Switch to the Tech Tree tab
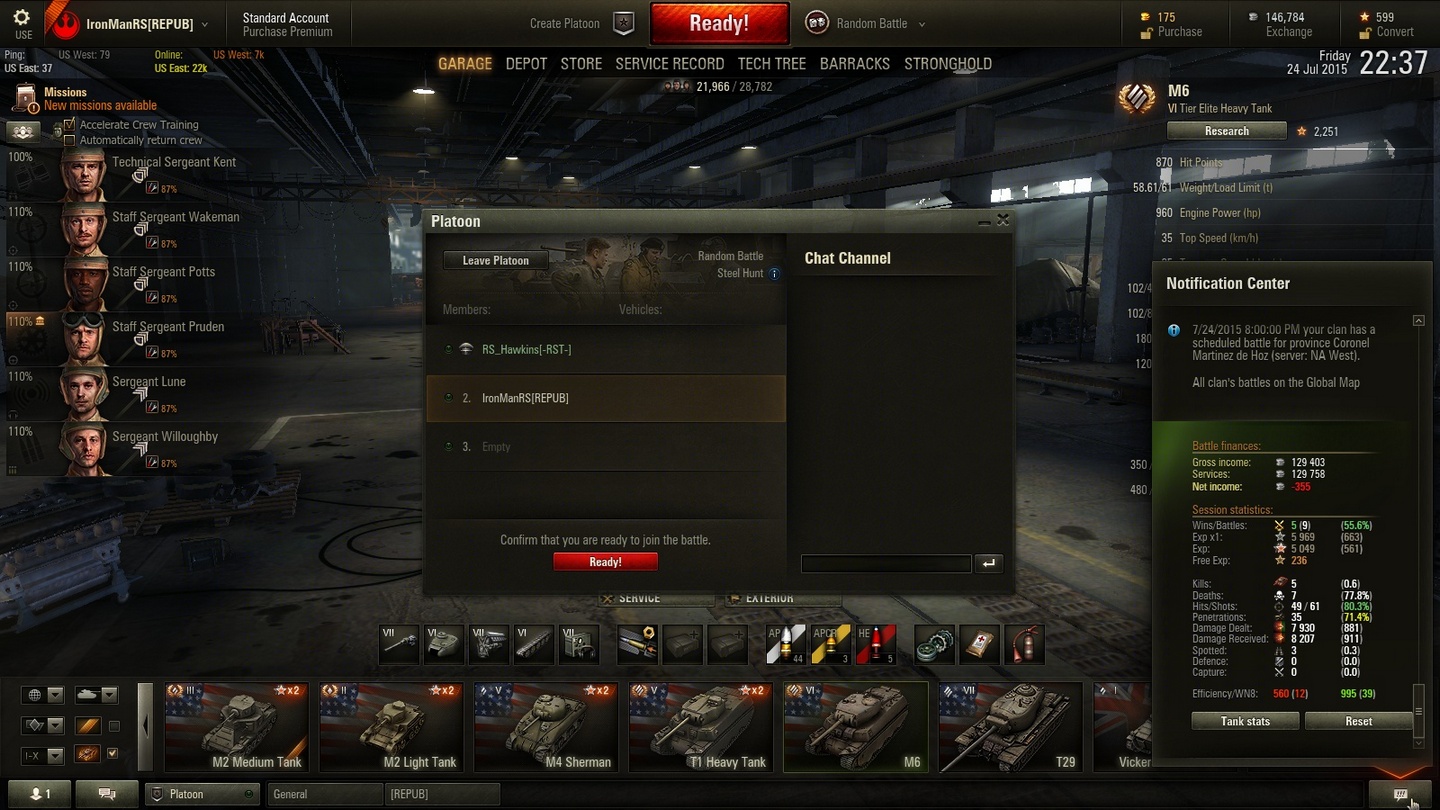 point(771,64)
